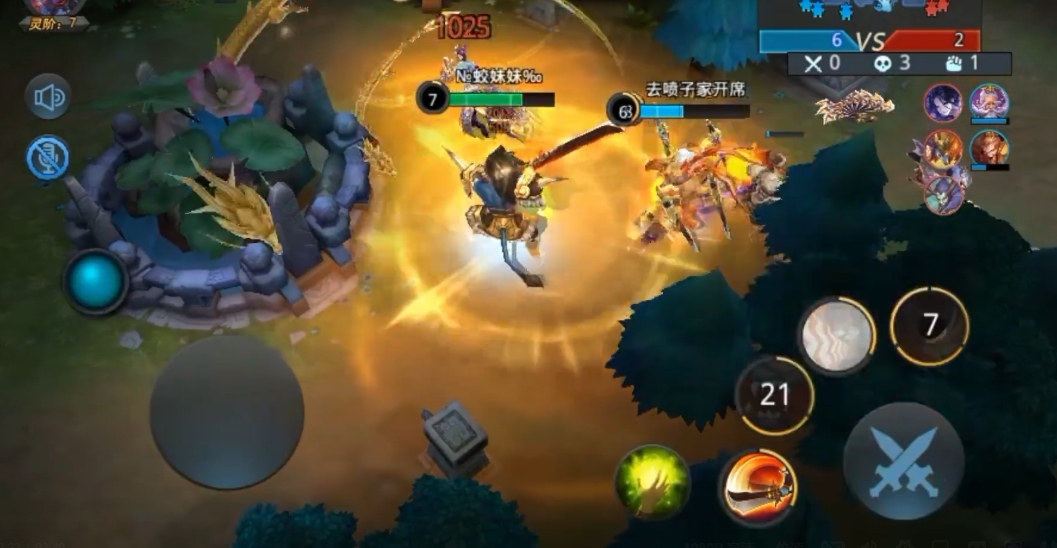
Task: Tap the glowing cyan orb button
Action: coord(96,281)
